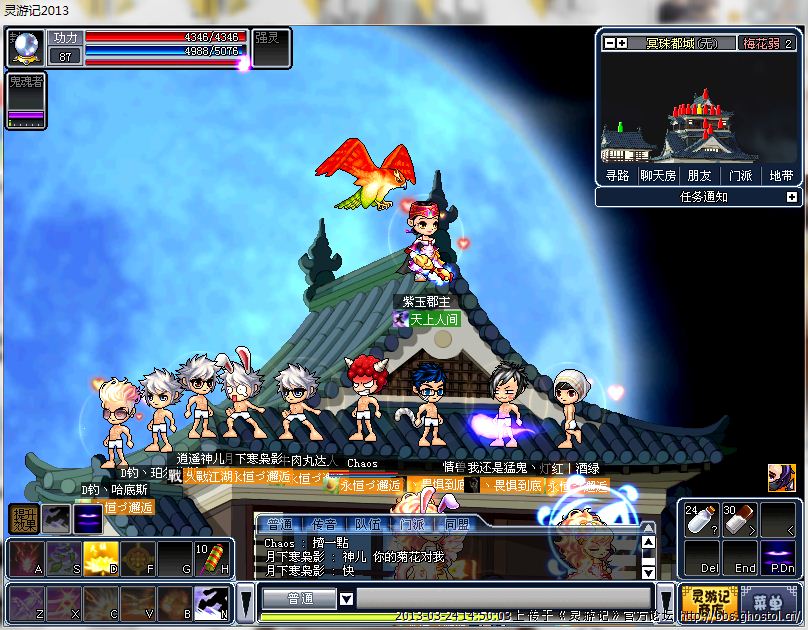This screenshot has height=630, width=808.
Task: Use the white potion bottle with count 24
Action: 701,520
